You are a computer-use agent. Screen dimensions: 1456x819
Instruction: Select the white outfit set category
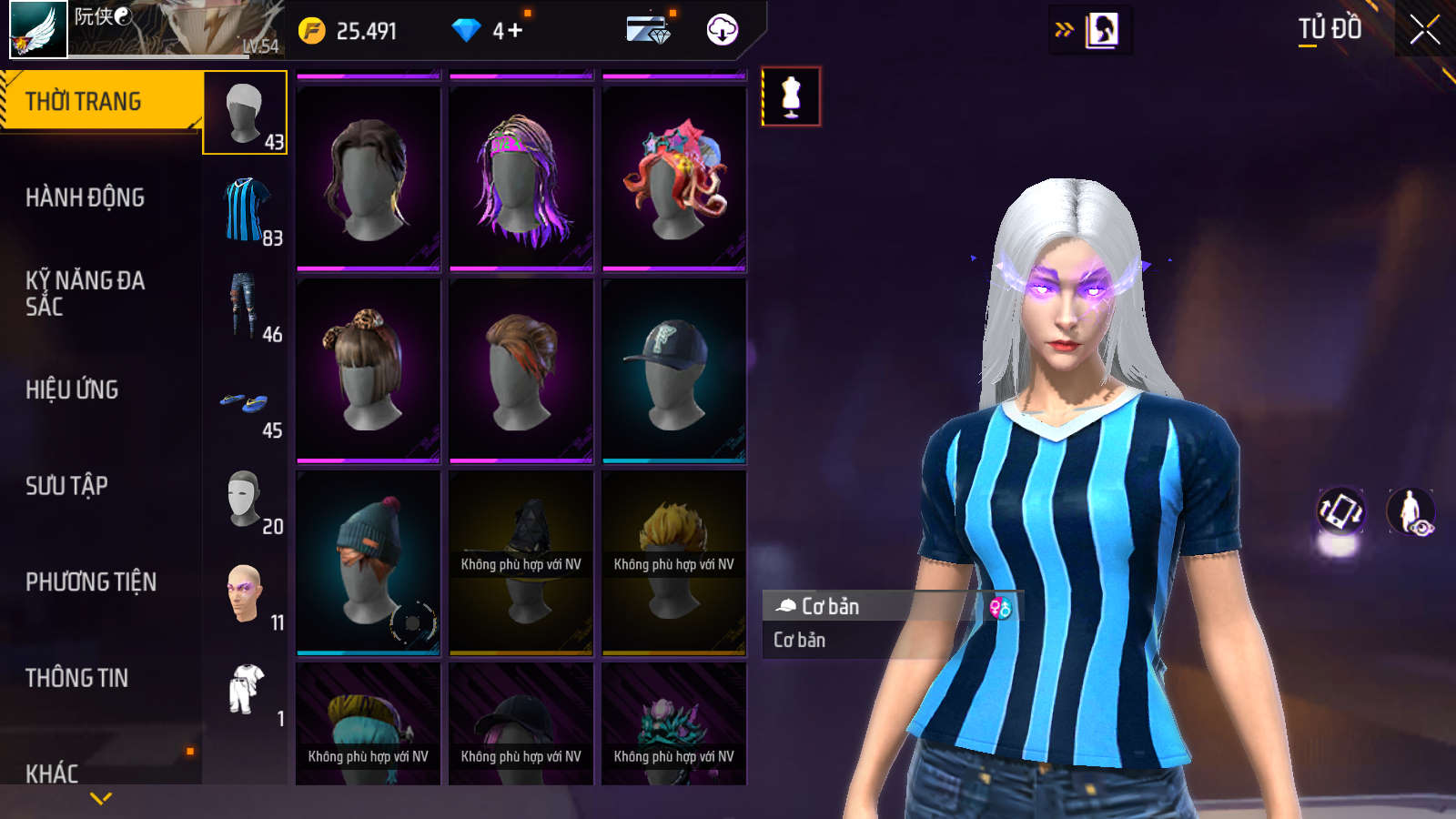point(245,690)
